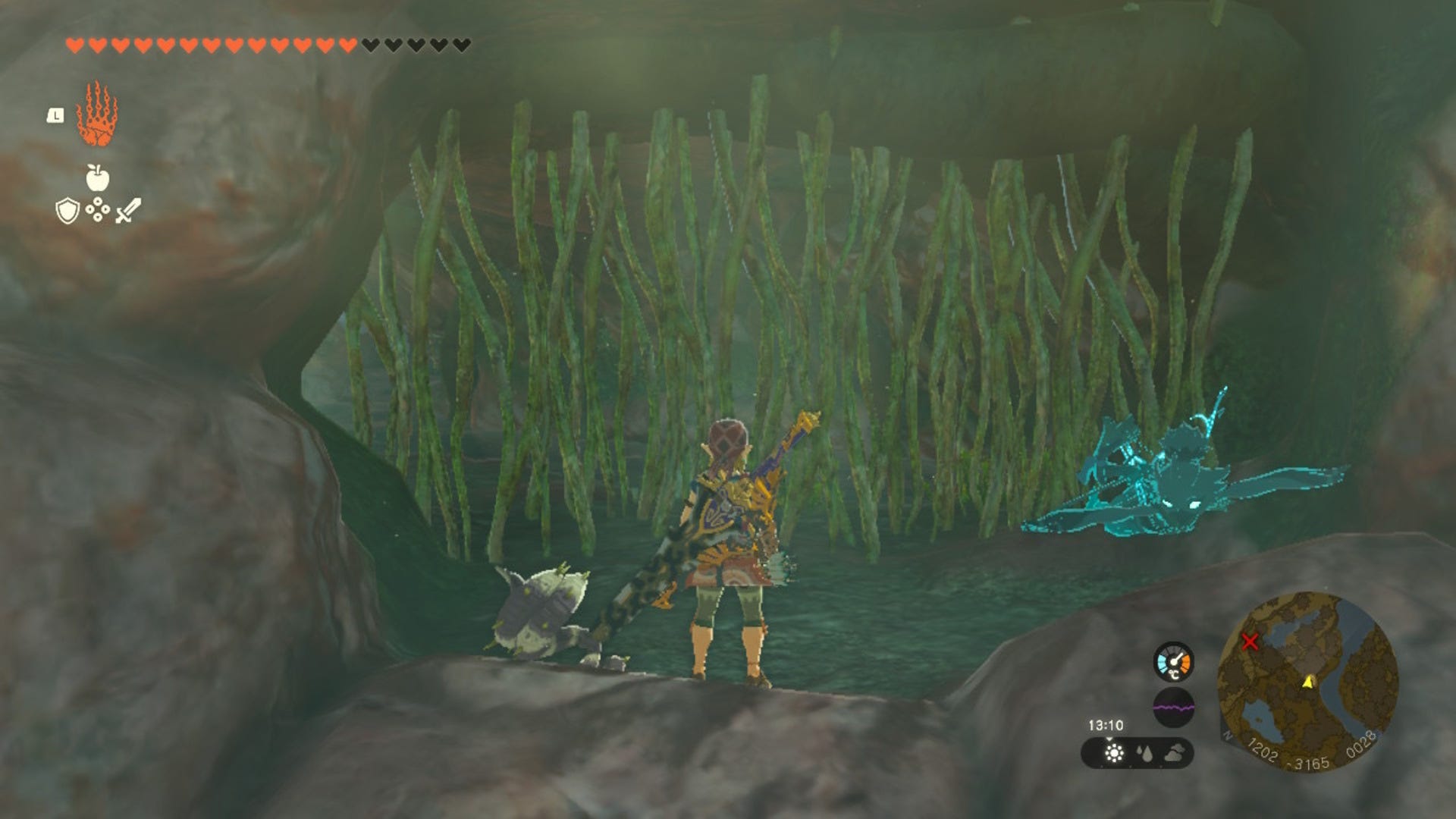This screenshot has height=819, width=1456.
Task: Click the cloudy weather forecast icon
Action: coord(1175,753)
